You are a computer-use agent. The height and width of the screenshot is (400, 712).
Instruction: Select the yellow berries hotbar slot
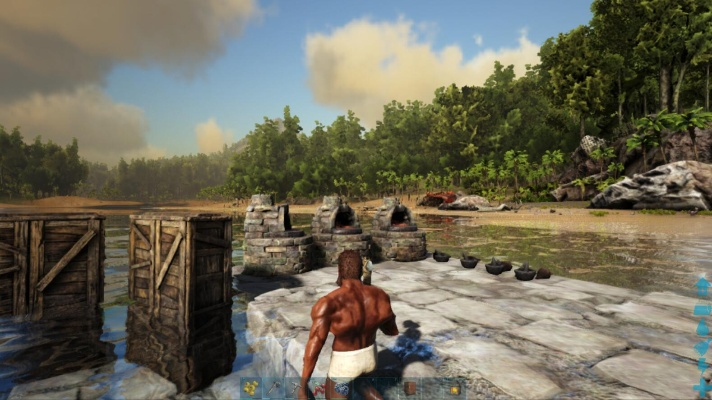click(x=250, y=388)
